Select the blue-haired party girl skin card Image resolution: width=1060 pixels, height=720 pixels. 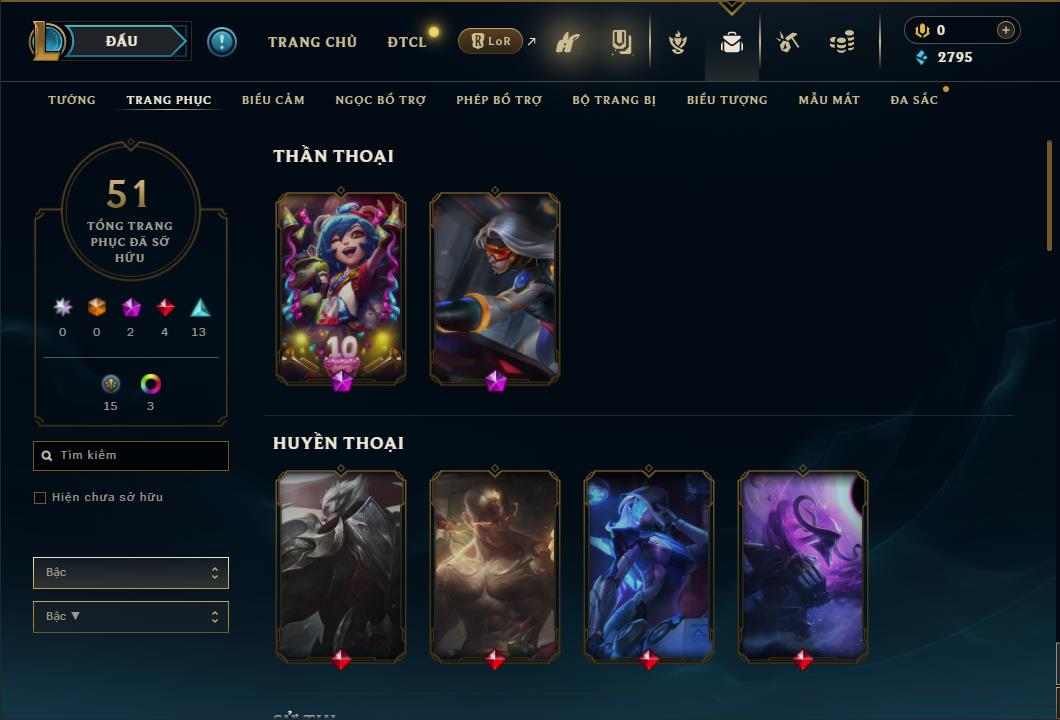click(x=341, y=287)
